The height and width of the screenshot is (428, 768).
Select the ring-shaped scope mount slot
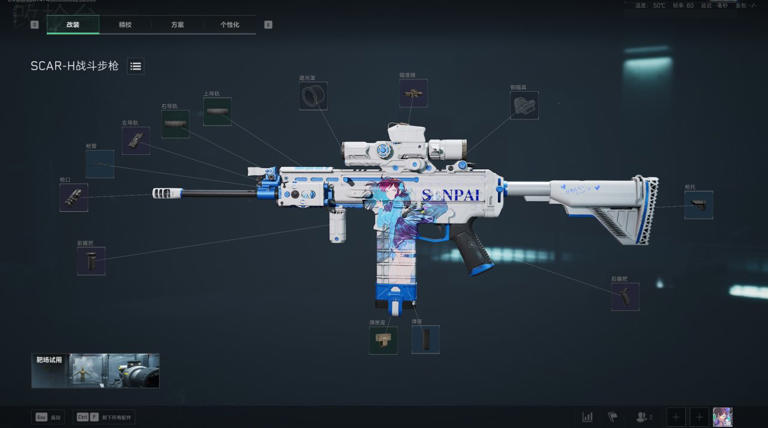(313, 96)
